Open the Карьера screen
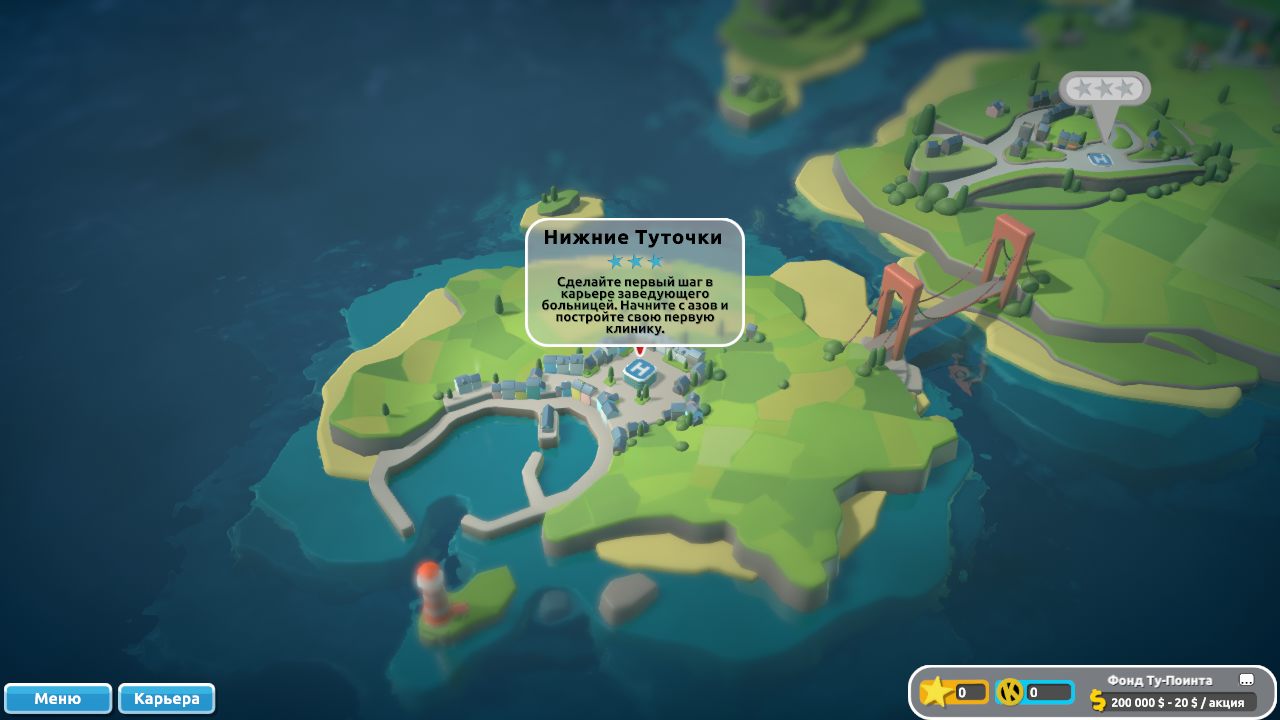 [166, 698]
